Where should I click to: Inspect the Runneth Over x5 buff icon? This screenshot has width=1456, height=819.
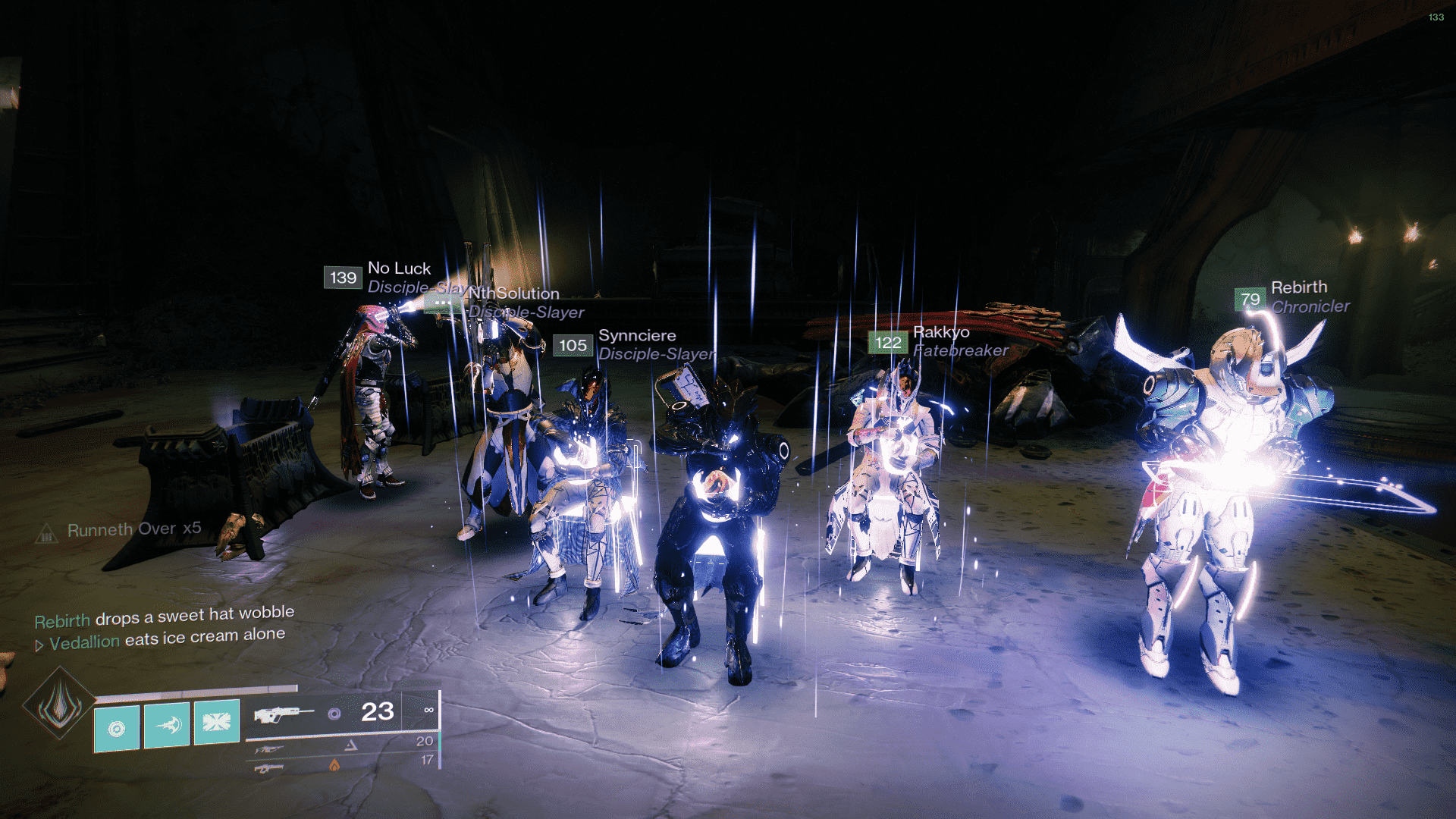click(x=47, y=534)
